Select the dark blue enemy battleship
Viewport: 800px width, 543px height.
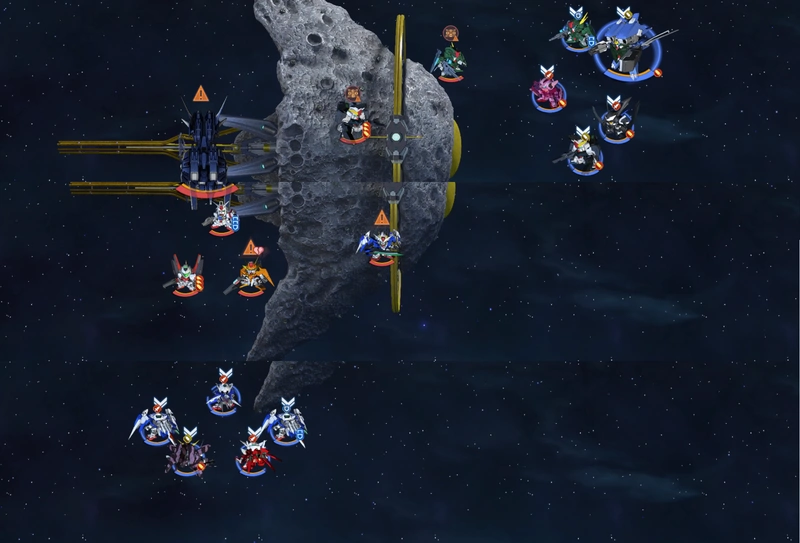(207, 152)
